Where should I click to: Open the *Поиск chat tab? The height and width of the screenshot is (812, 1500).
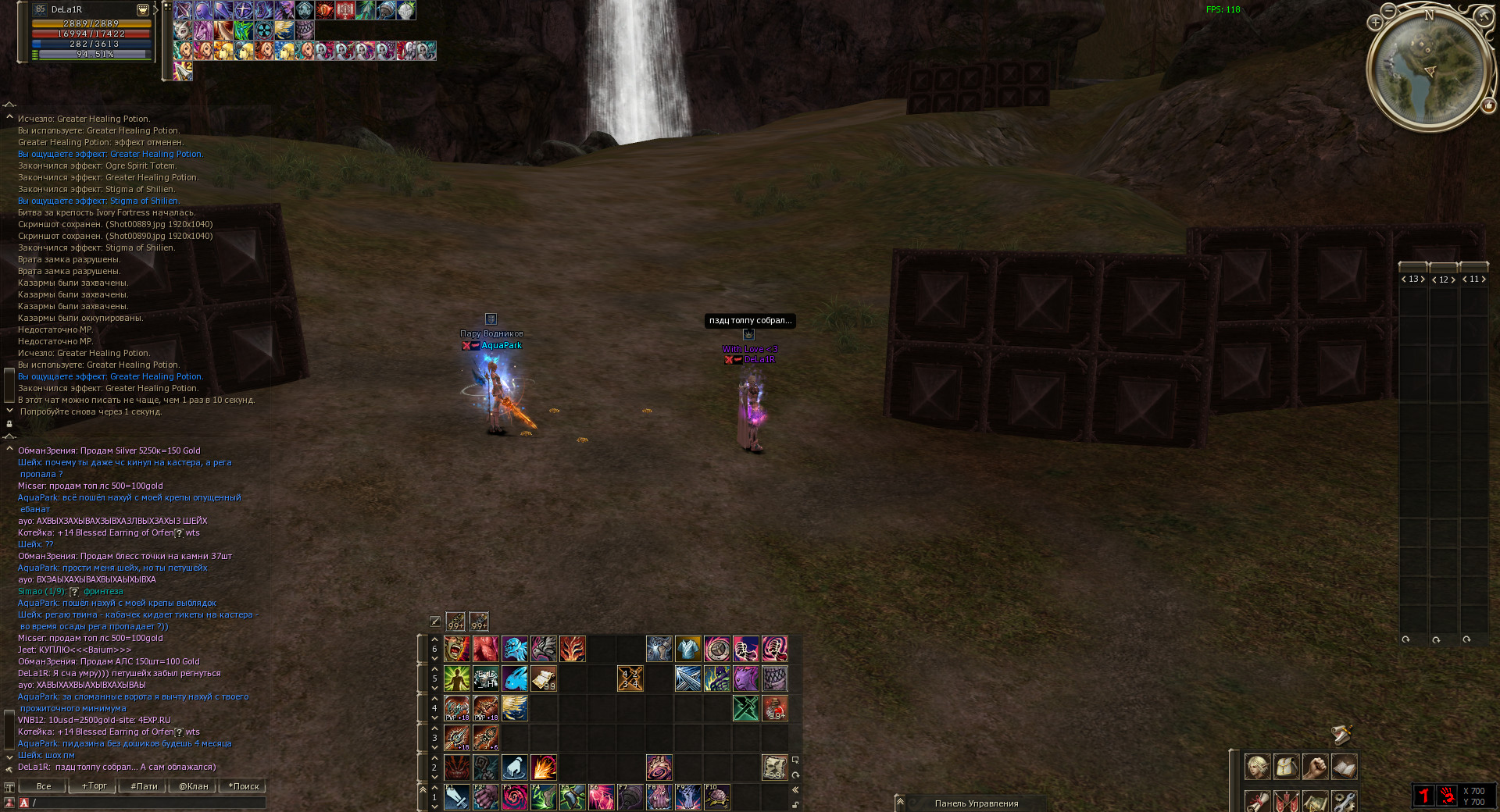pos(243,786)
